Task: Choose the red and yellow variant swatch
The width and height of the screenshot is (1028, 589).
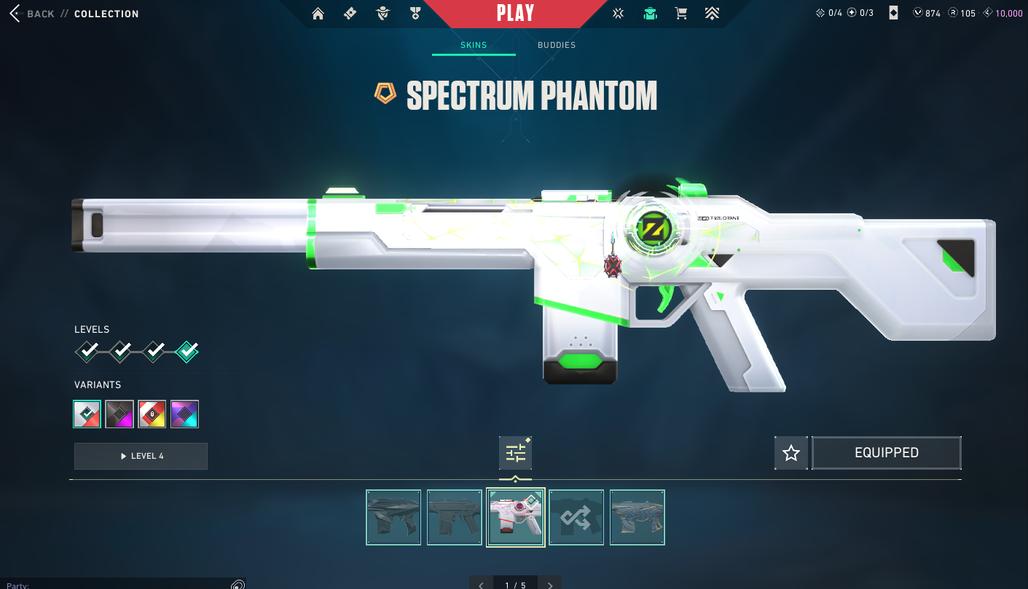Action: point(152,414)
